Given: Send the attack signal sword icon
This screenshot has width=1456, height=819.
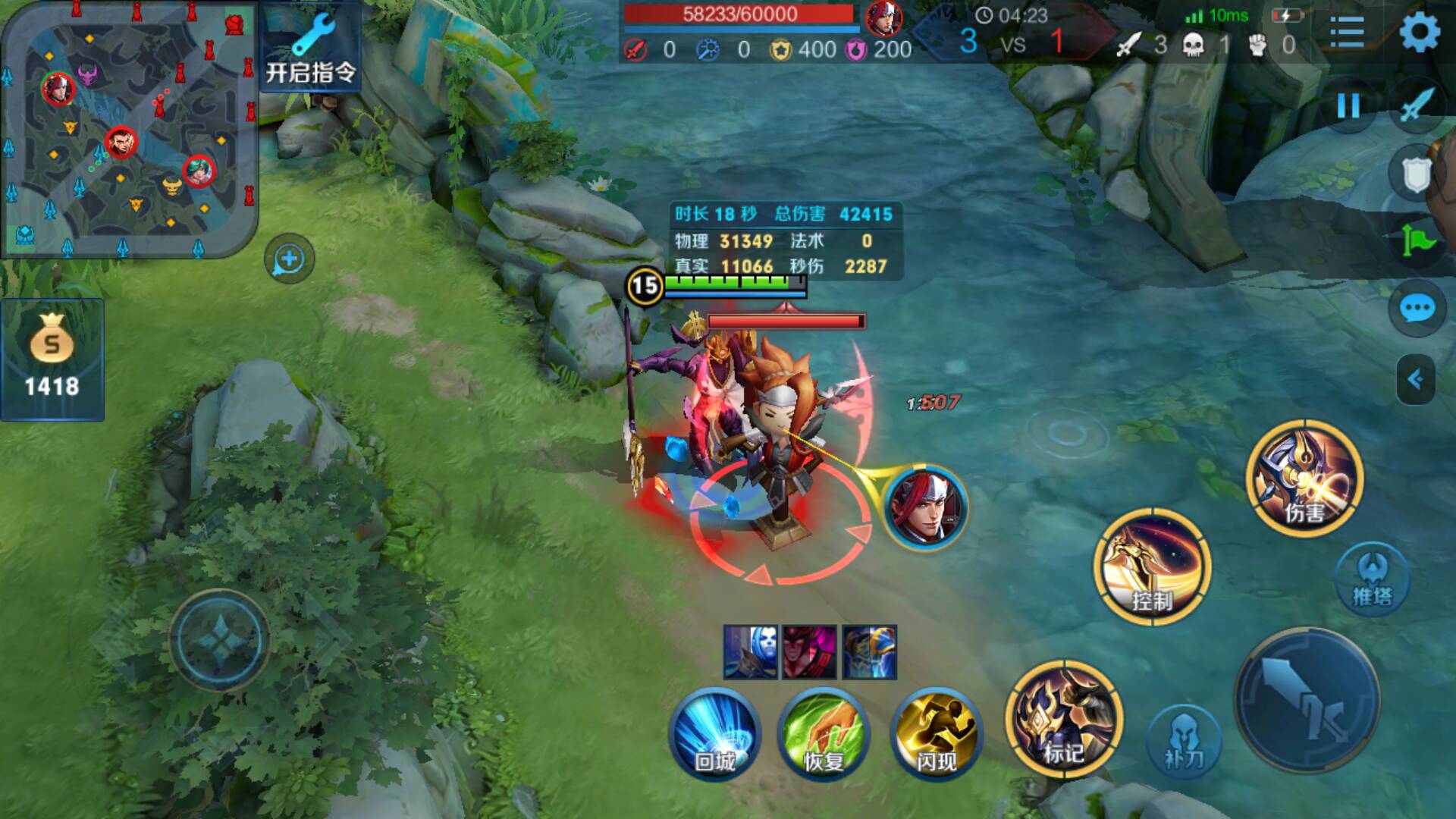Looking at the screenshot, I should (1417, 105).
